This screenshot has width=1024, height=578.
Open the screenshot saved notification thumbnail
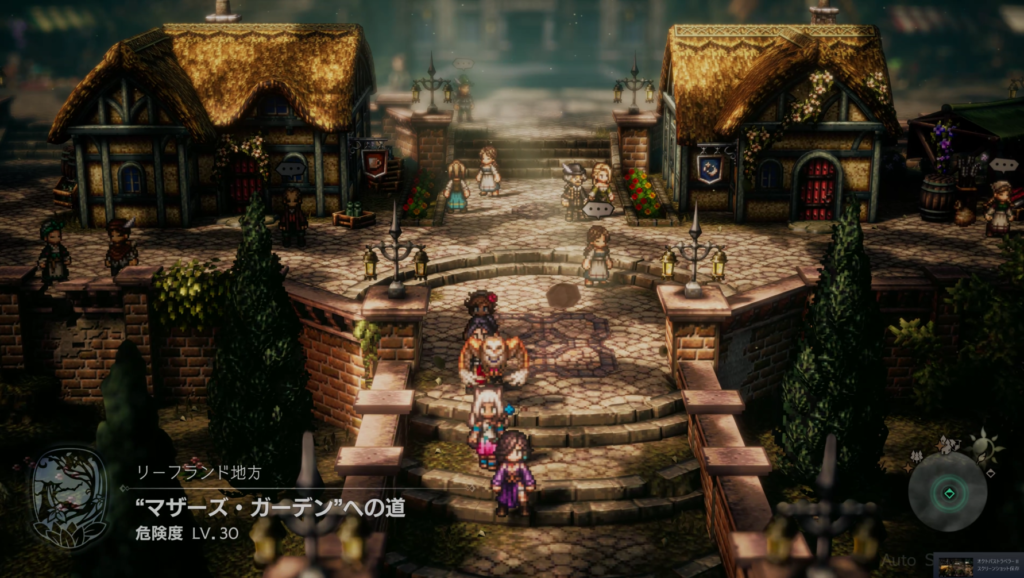coord(954,566)
